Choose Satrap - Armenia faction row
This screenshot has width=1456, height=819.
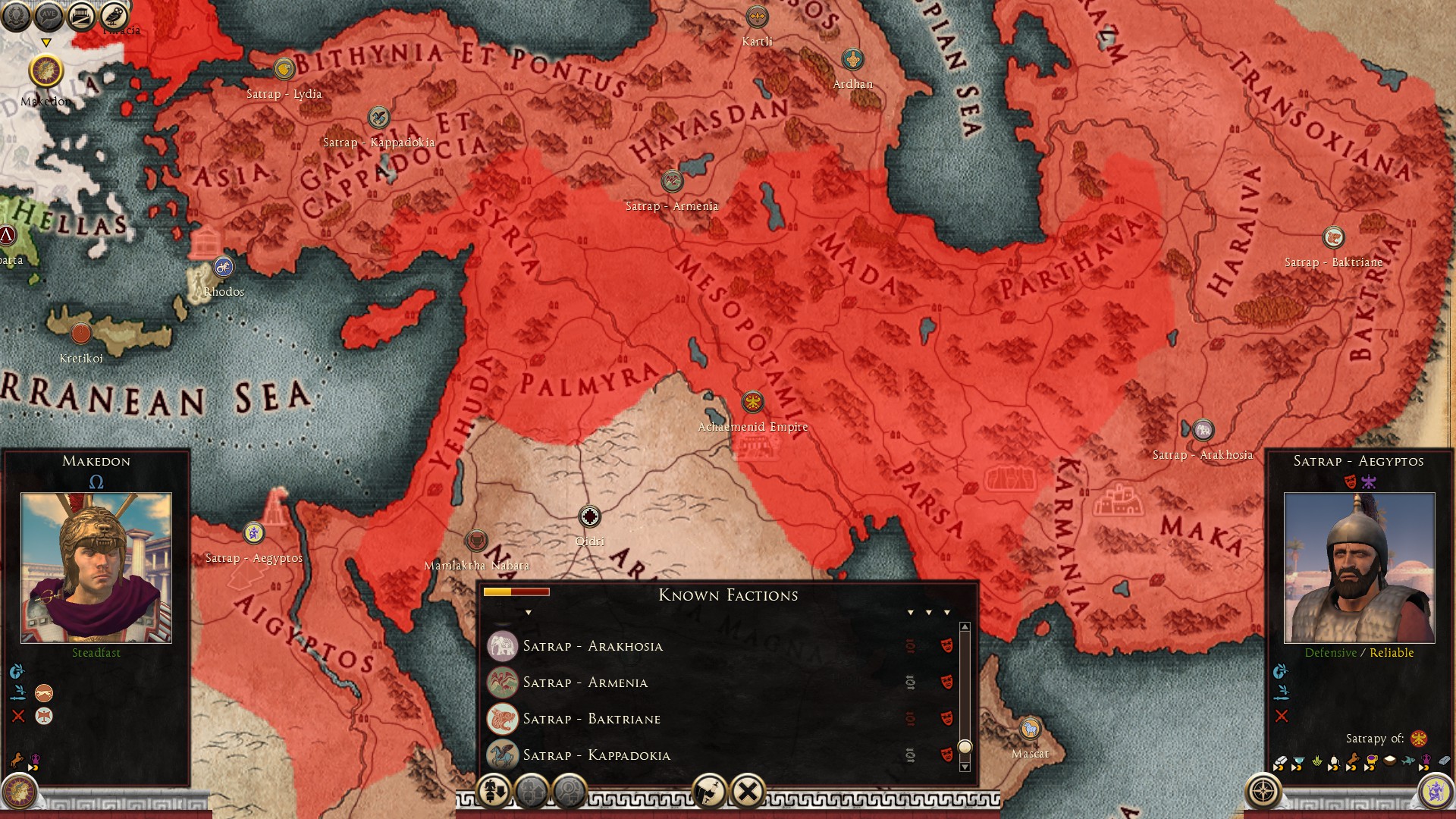click(585, 682)
